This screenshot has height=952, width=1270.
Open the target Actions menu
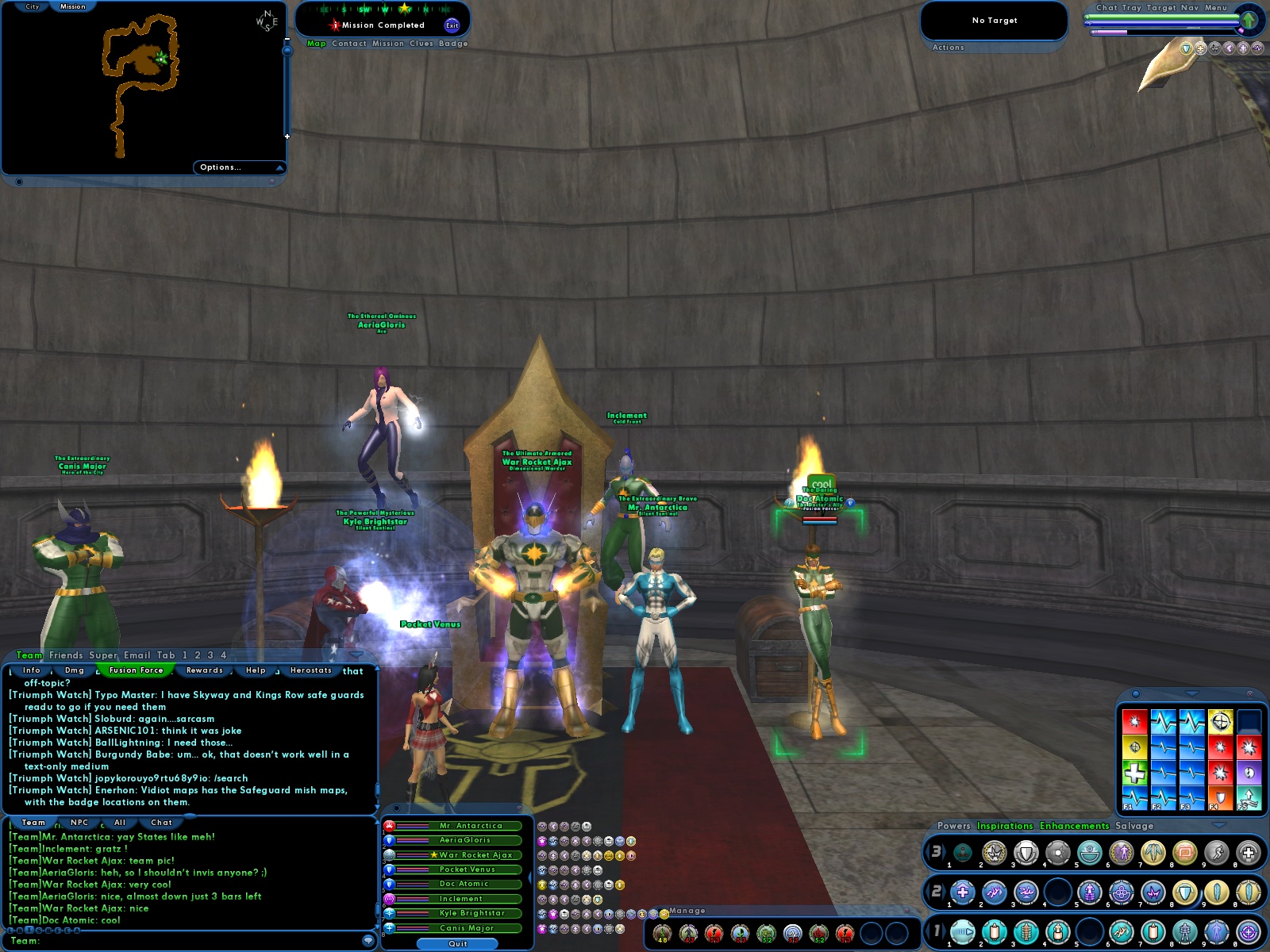point(948,48)
